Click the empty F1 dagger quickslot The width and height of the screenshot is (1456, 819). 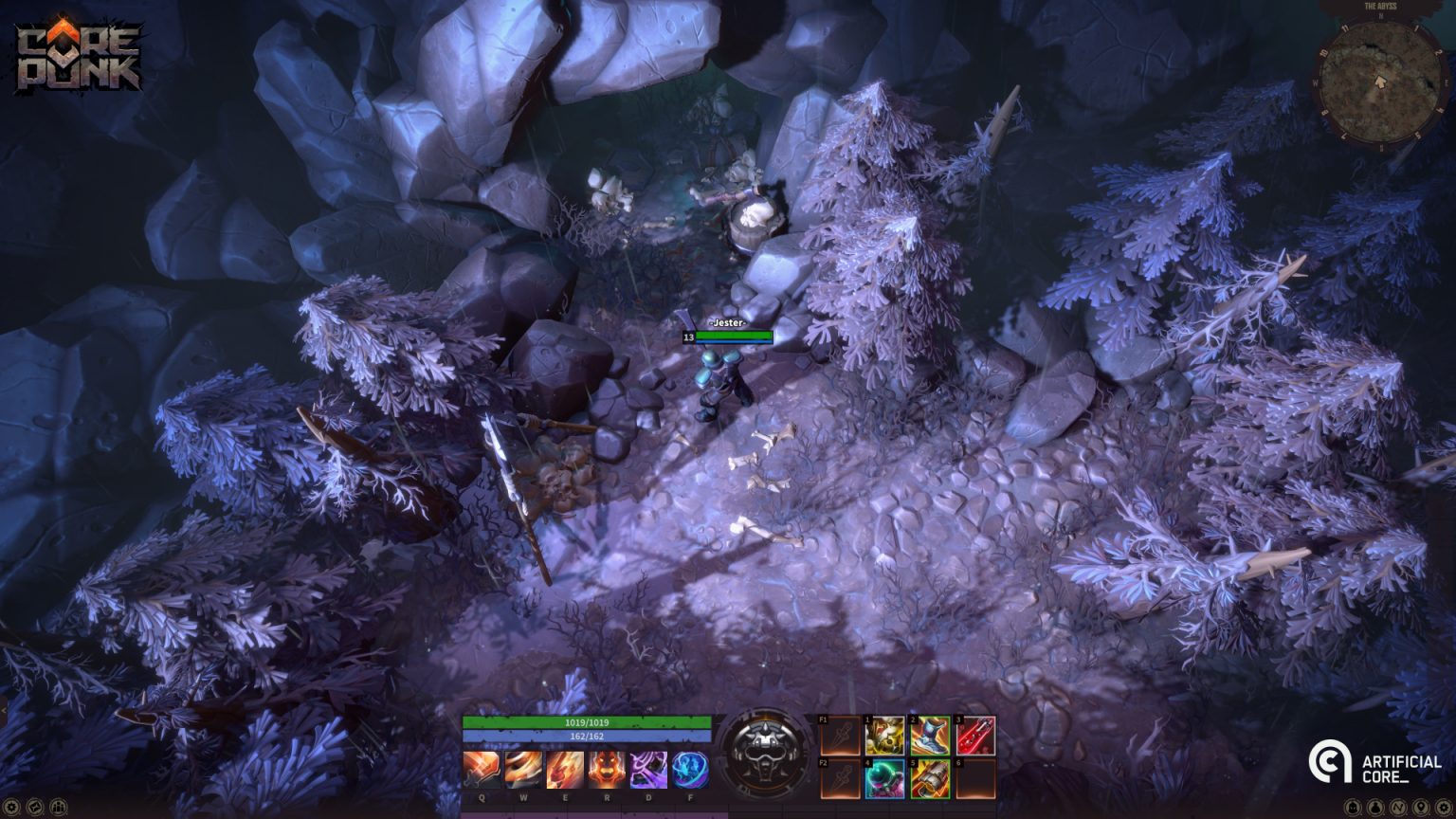tap(838, 737)
